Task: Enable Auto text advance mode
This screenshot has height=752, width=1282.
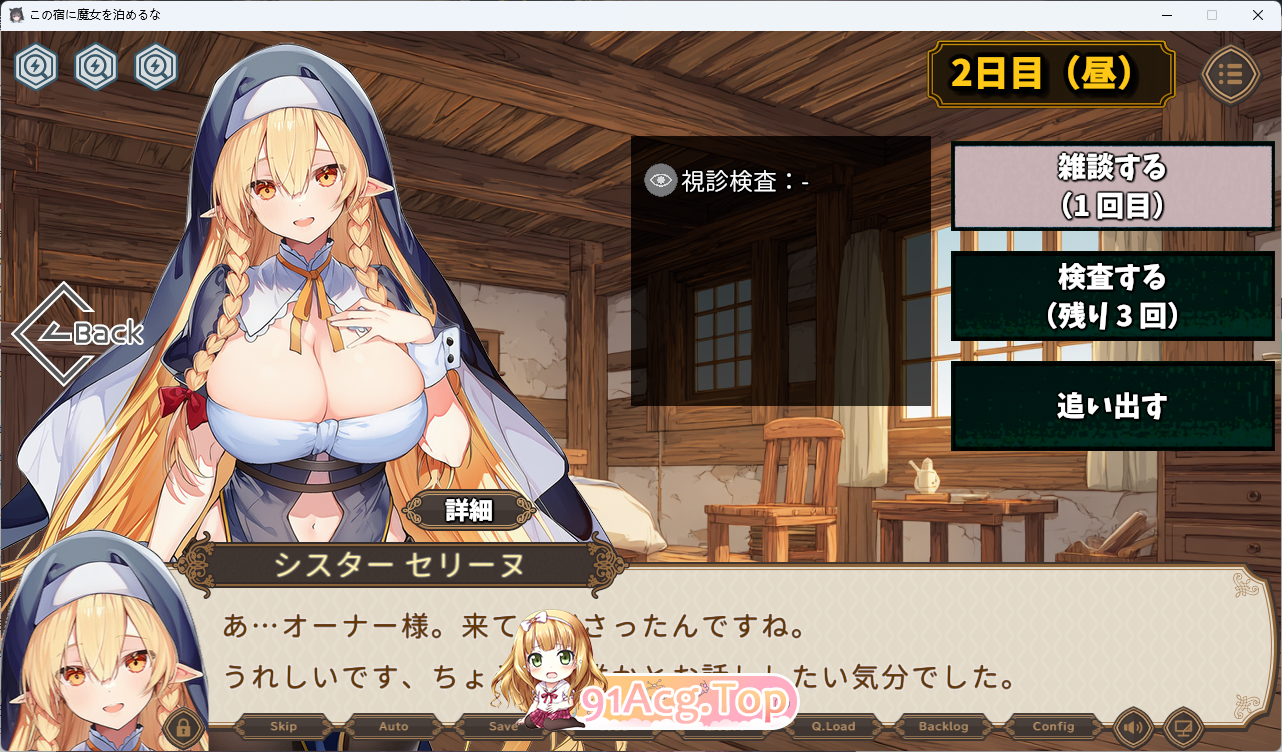Action: (393, 726)
